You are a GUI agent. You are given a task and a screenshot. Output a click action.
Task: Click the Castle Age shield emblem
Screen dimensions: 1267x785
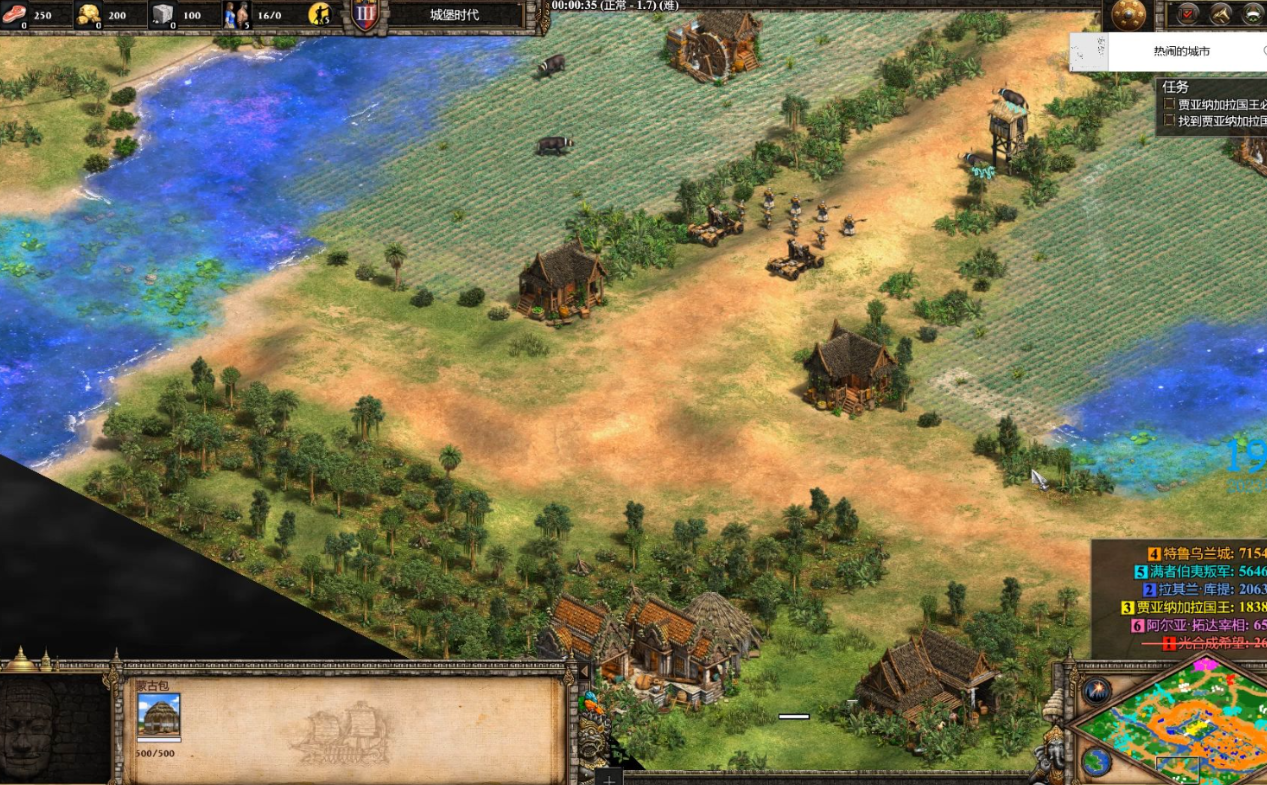pos(364,15)
